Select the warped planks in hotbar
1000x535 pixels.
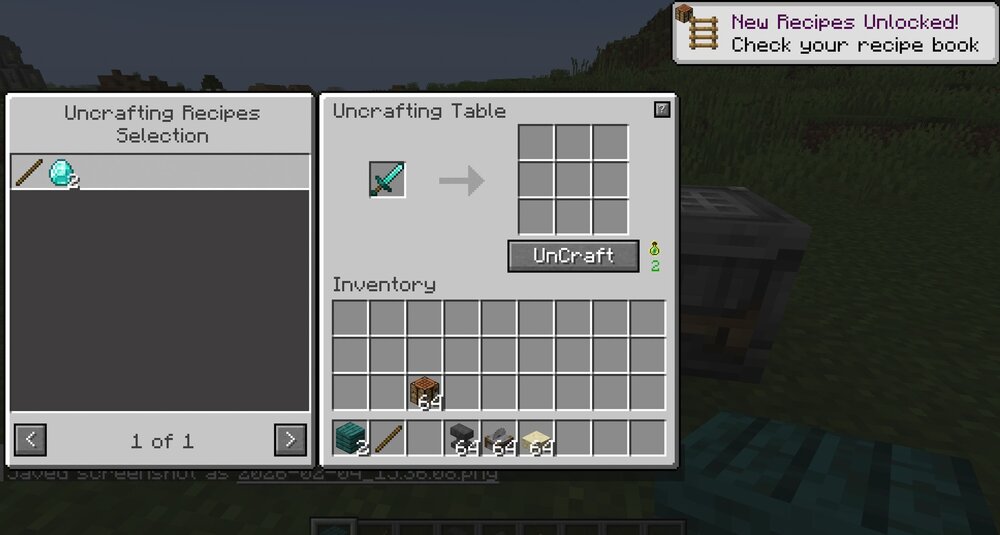point(351,438)
